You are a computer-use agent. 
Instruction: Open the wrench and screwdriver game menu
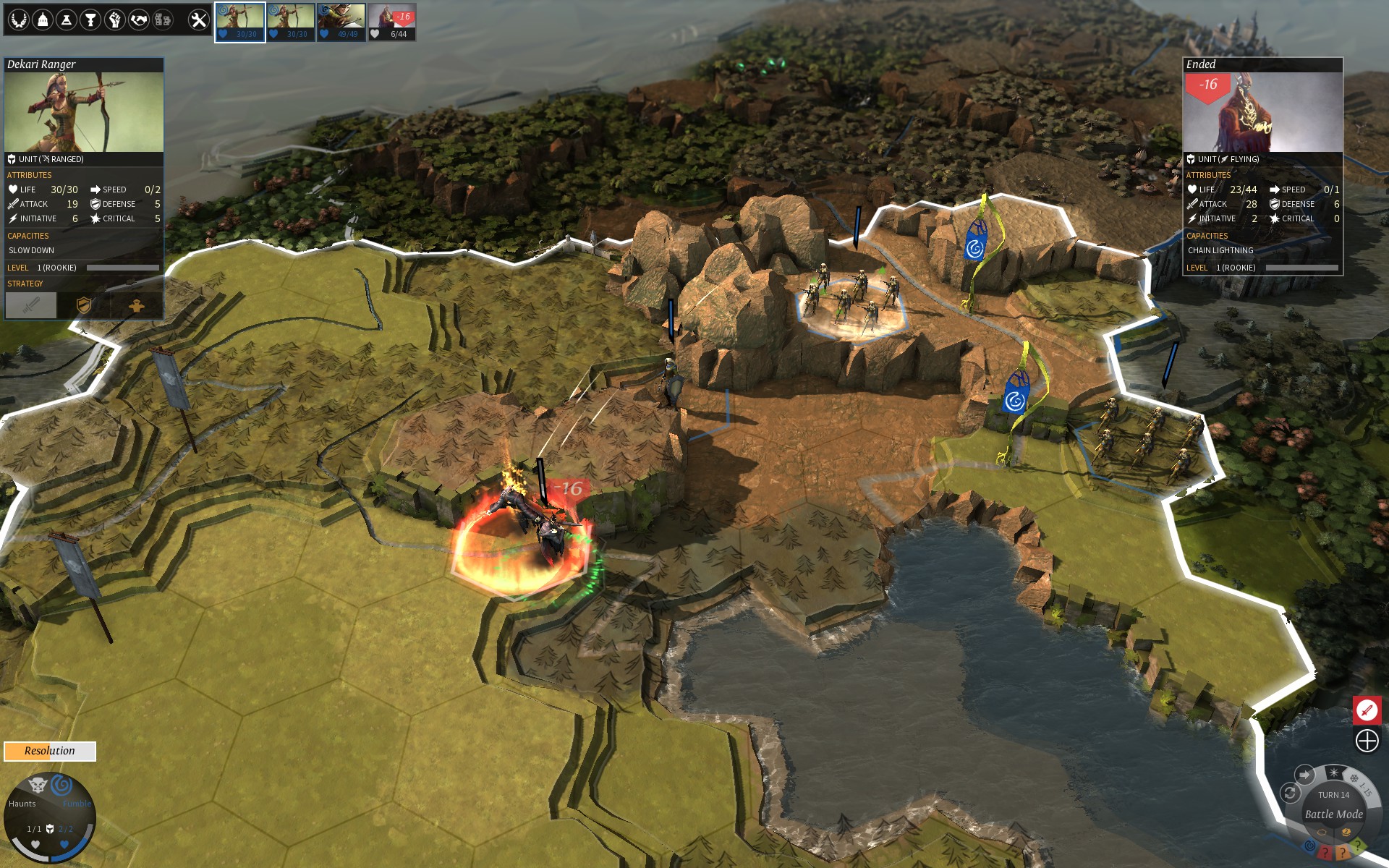198,20
